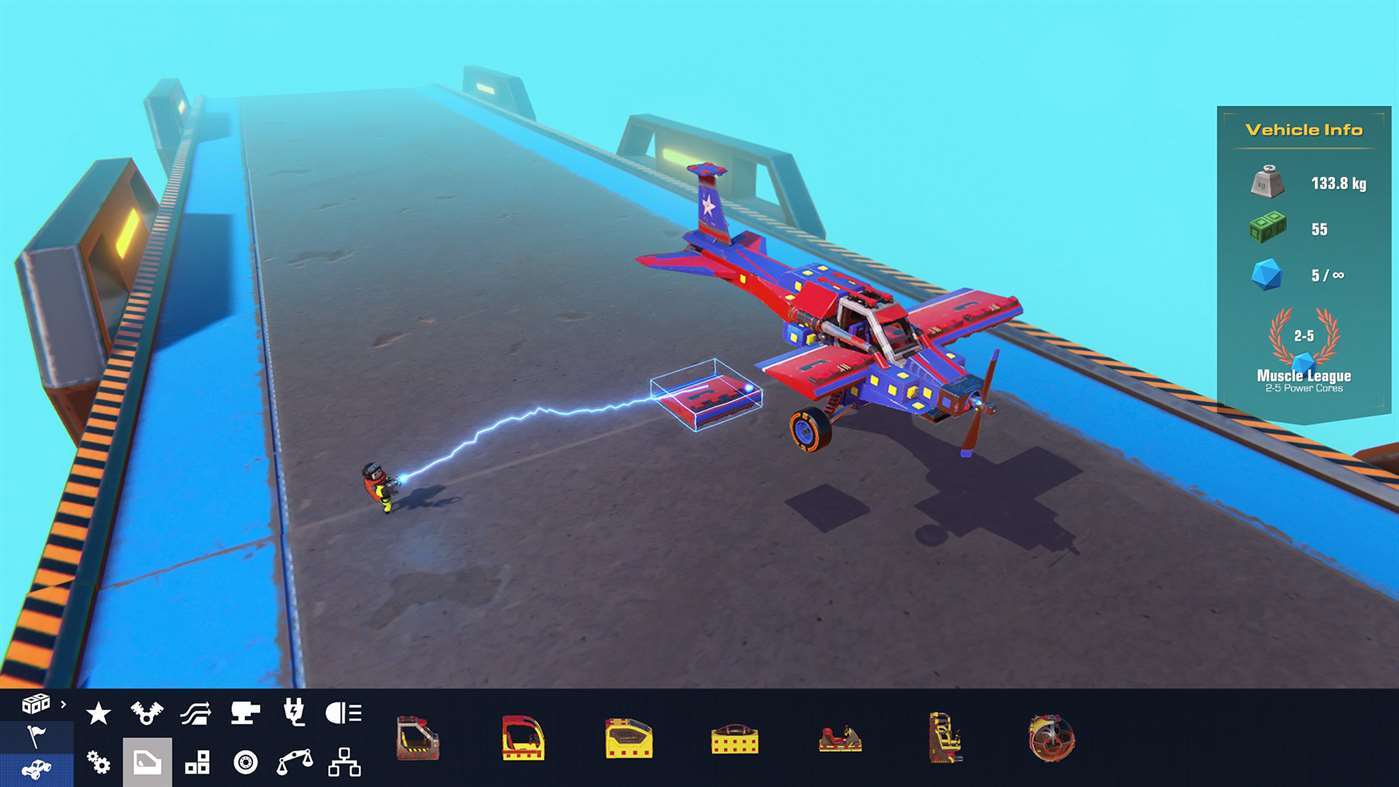This screenshot has width=1399, height=787.
Task: Toggle the highlighted body panel category
Action: click(x=147, y=763)
